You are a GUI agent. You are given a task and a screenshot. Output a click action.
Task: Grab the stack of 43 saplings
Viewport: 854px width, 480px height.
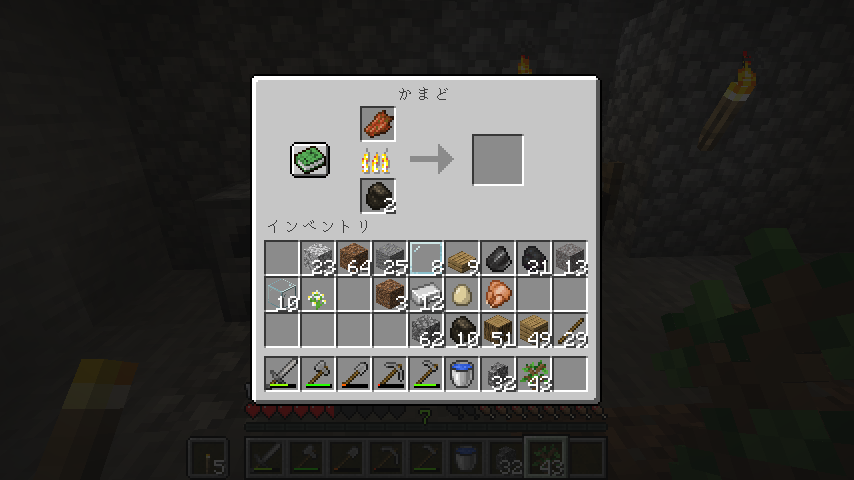(534, 375)
